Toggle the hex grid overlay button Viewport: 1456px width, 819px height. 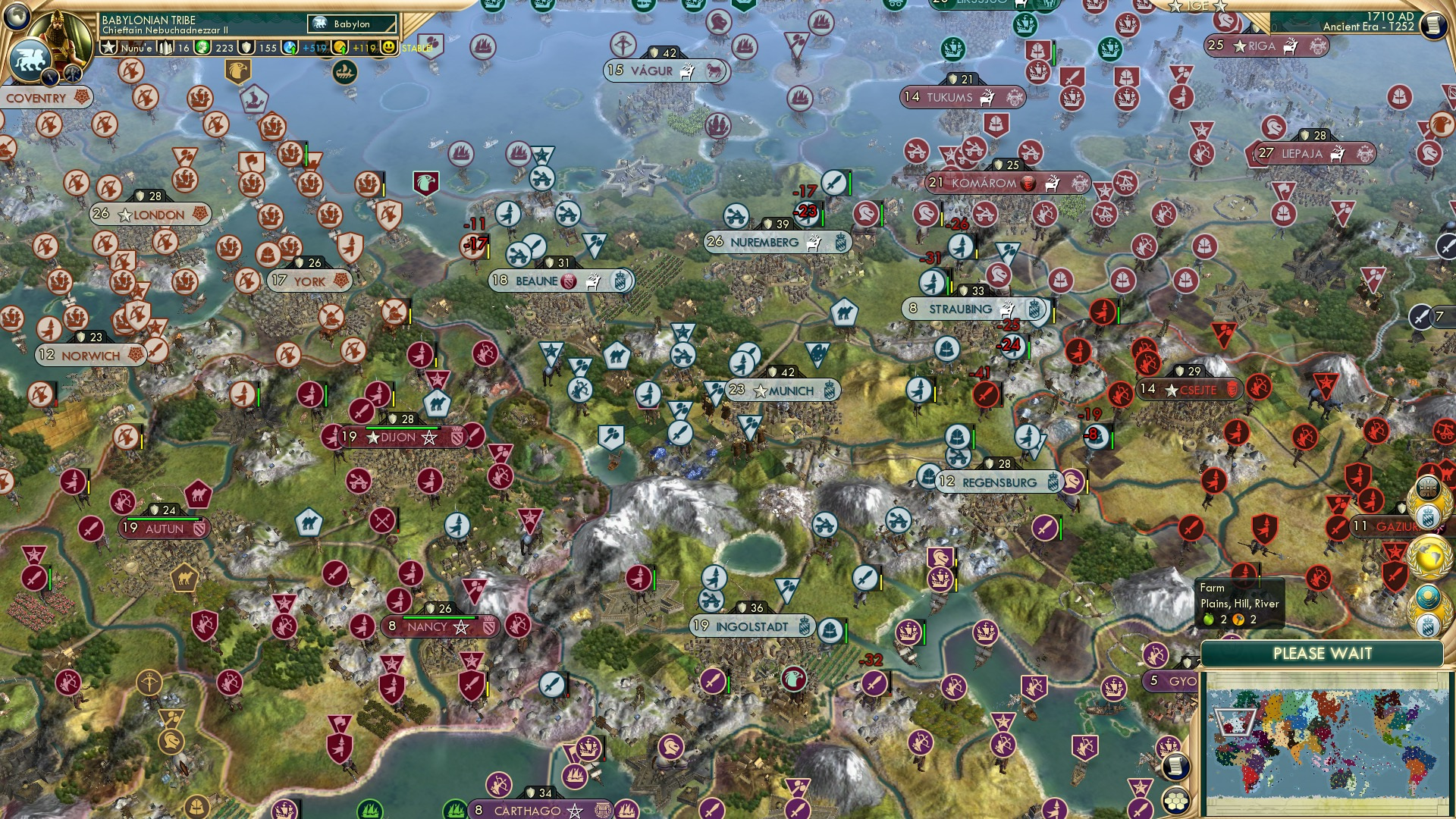[x=1177, y=802]
